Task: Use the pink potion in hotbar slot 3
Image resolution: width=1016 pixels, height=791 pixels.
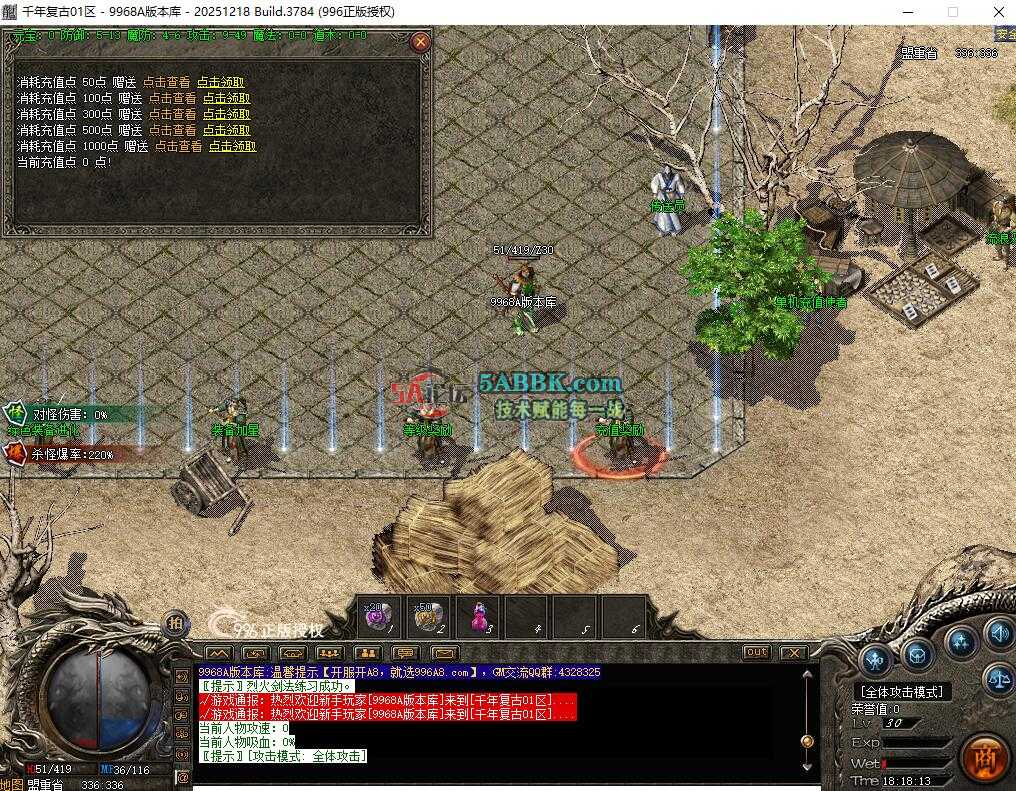Action: (x=478, y=616)
